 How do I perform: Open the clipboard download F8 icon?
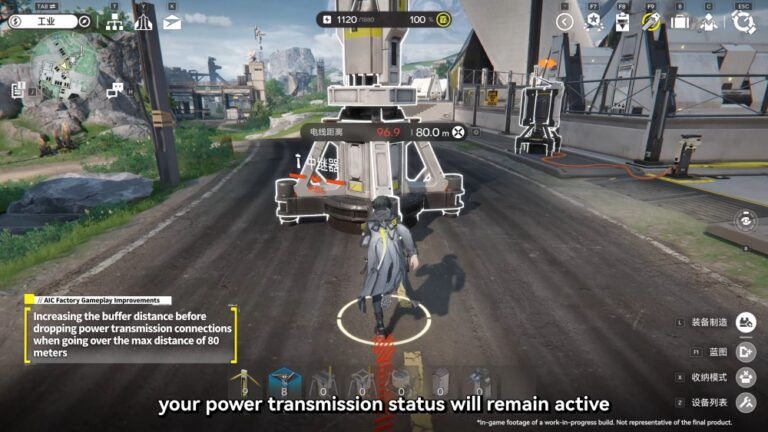(622, 21)
